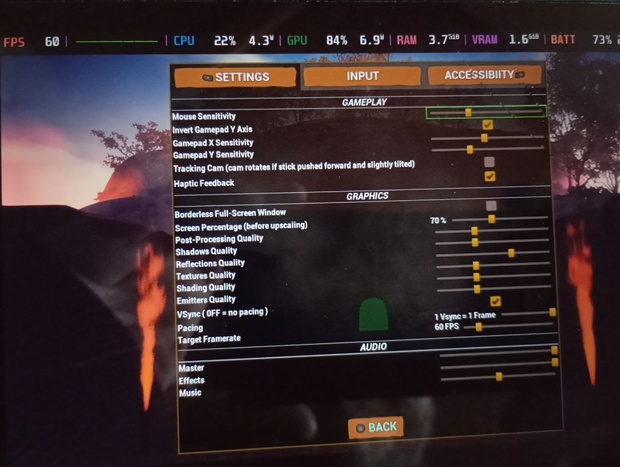Viewport: 620px width, 467px height.
Task: Toggle the Invert Gamepad Y Axis checkbox
Action: tap(488, 125)
